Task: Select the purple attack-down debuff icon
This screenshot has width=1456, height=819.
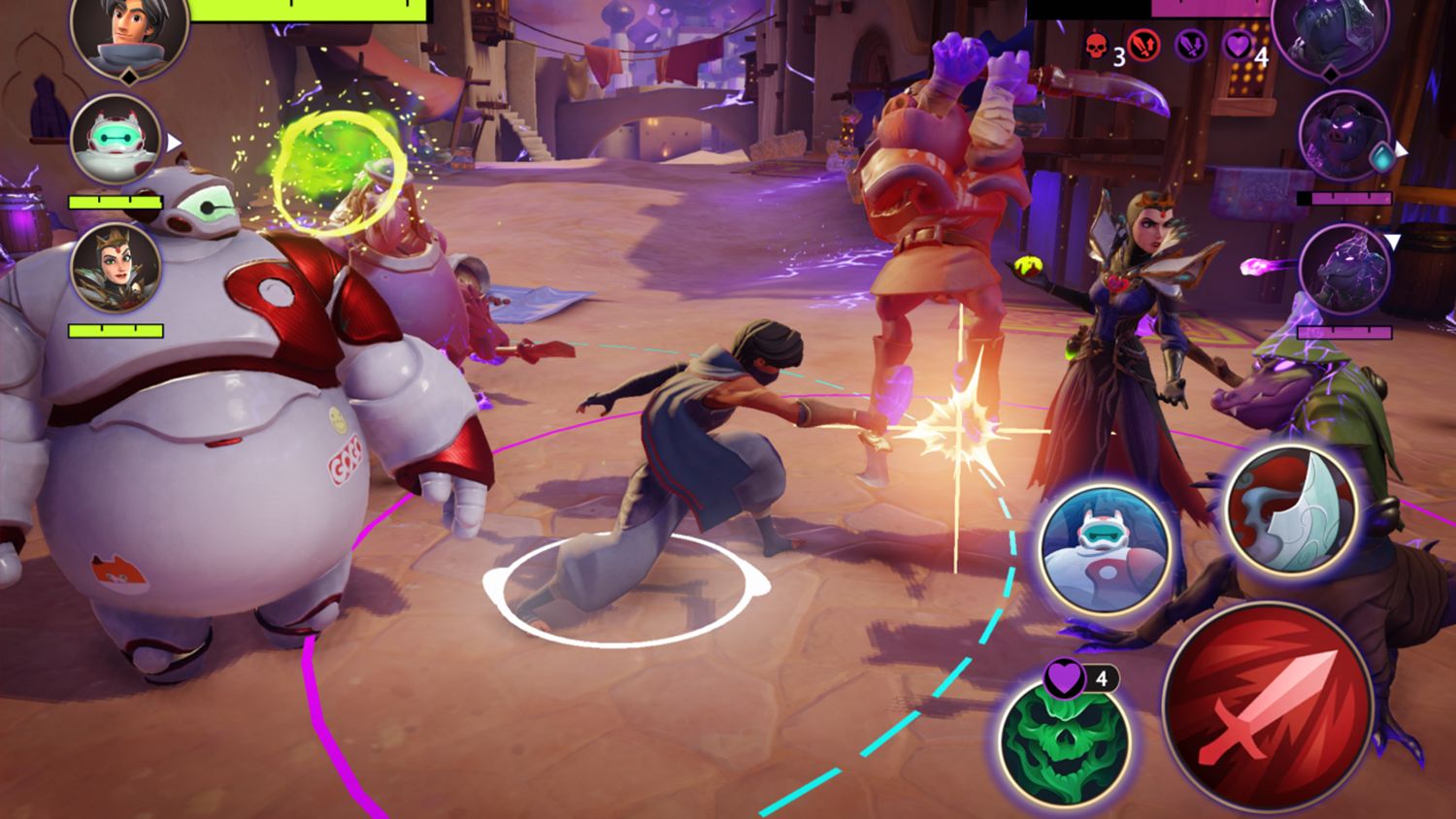Action: (1188, 46)
